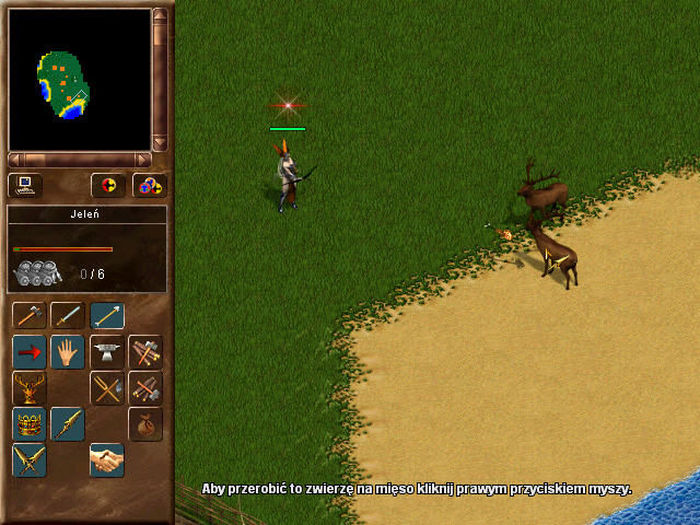
Task: Click the anvil icon
Action: (x=107, y=352)
